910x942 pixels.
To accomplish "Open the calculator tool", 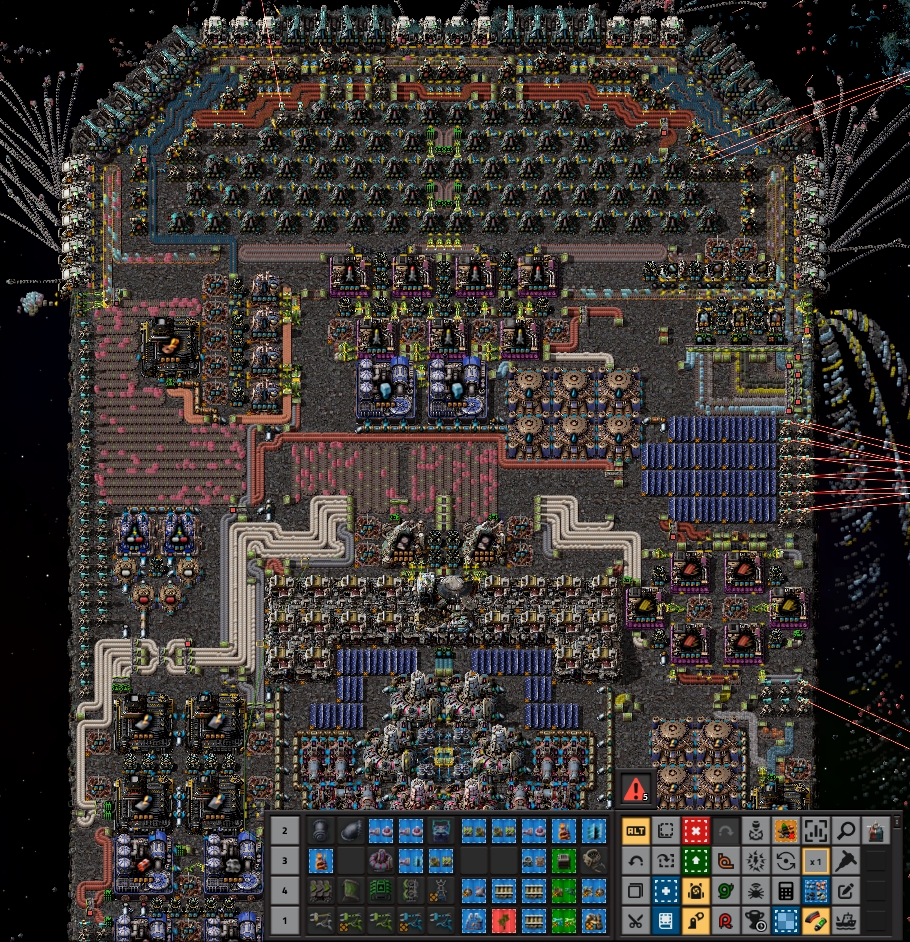I will click(x=786, y=890).
